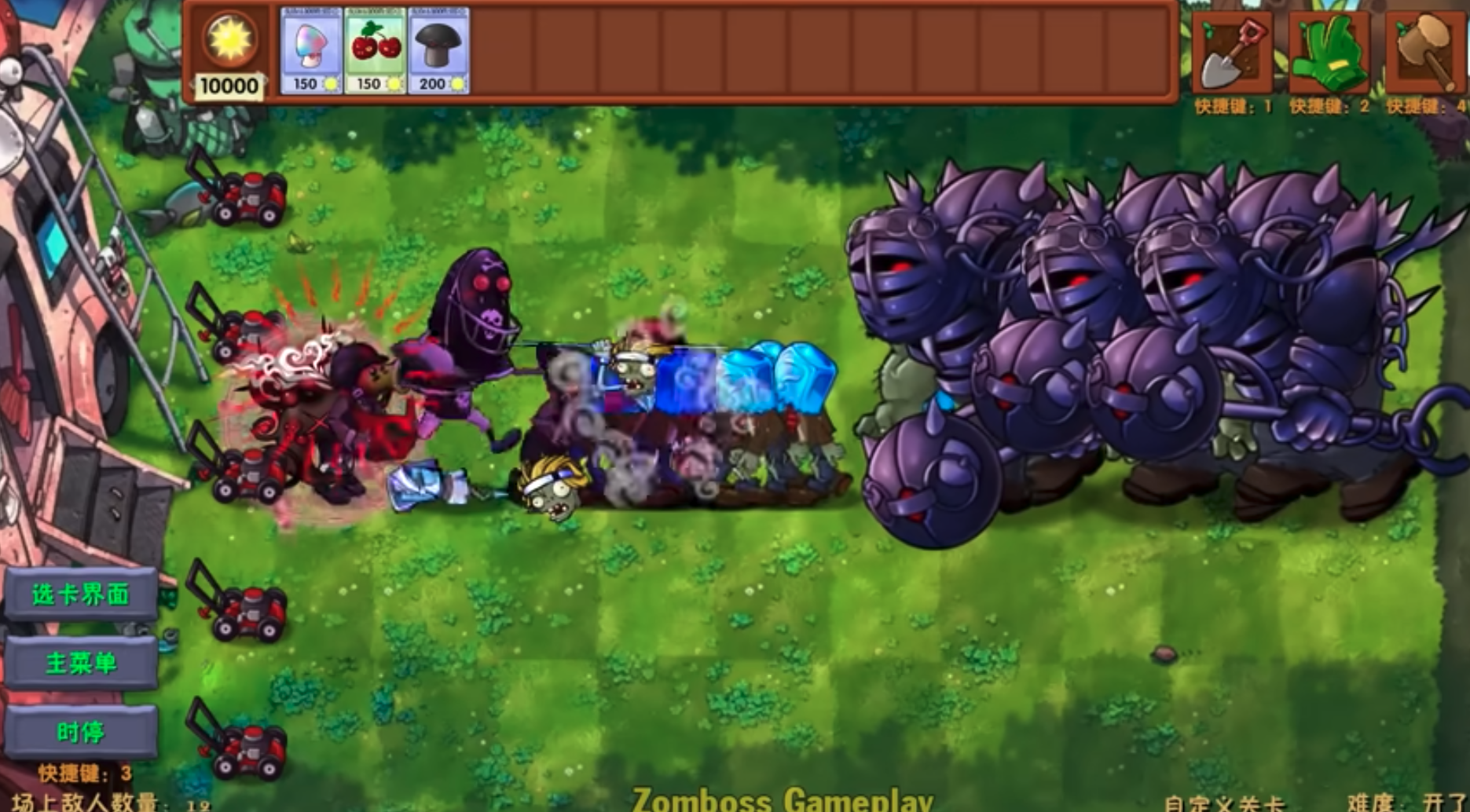Select the Cherry Bomb seed packet

tap(374, 51)
